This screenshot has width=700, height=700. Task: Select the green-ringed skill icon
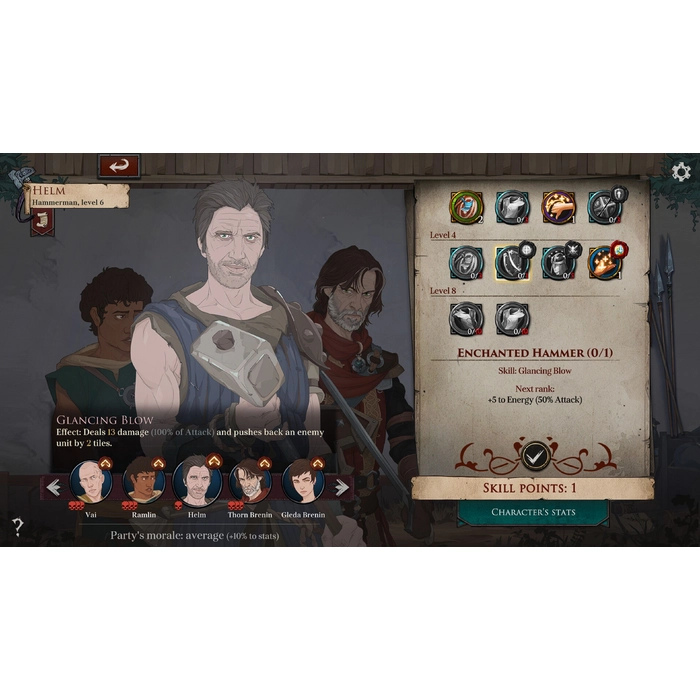(464, 207)
